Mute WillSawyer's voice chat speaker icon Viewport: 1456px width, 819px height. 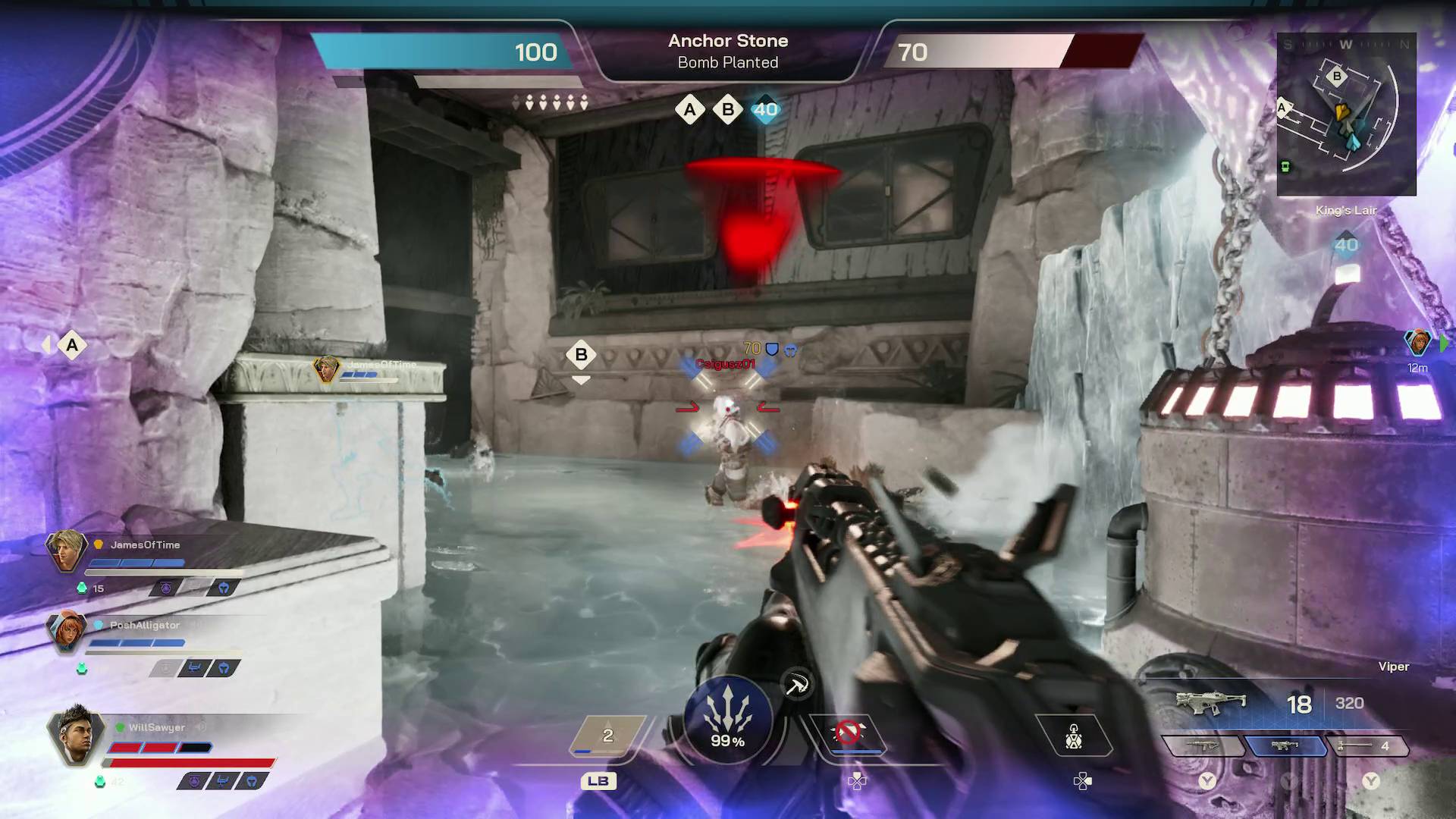[201, 727]
